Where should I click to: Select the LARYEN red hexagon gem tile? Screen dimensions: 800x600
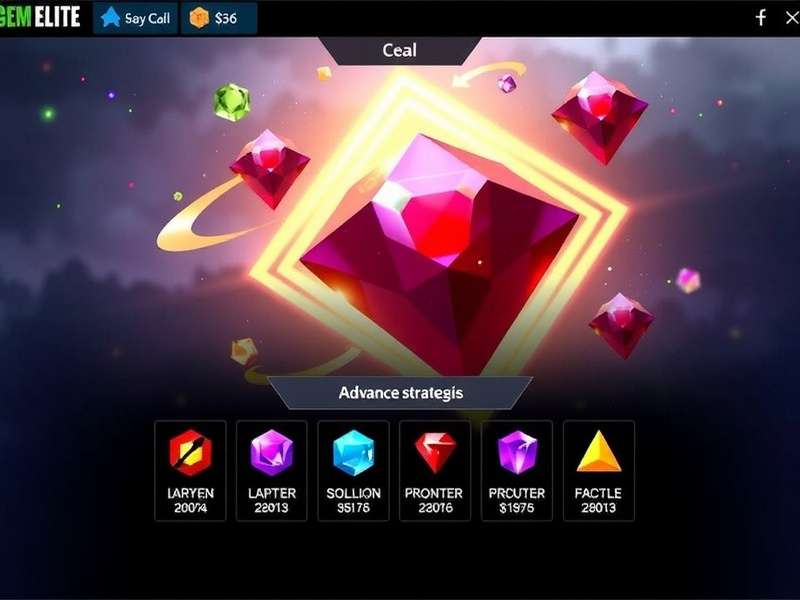(x=190, y=470)
